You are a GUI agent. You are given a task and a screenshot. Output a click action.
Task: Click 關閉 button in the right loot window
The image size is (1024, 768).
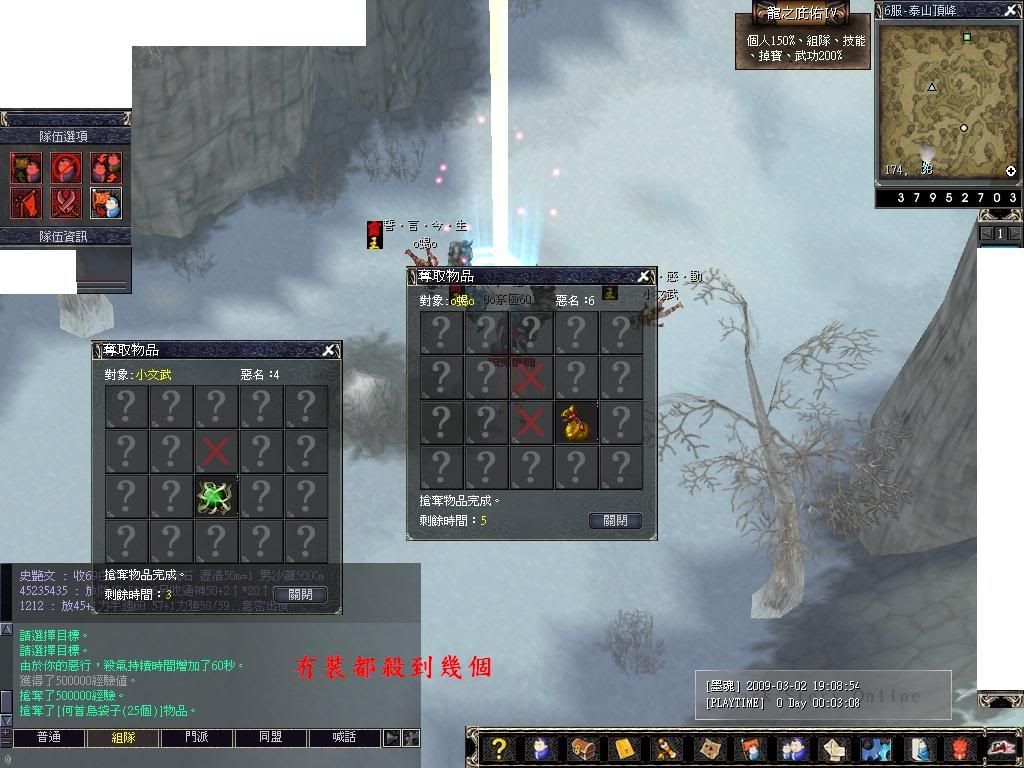tap(615, 521)
